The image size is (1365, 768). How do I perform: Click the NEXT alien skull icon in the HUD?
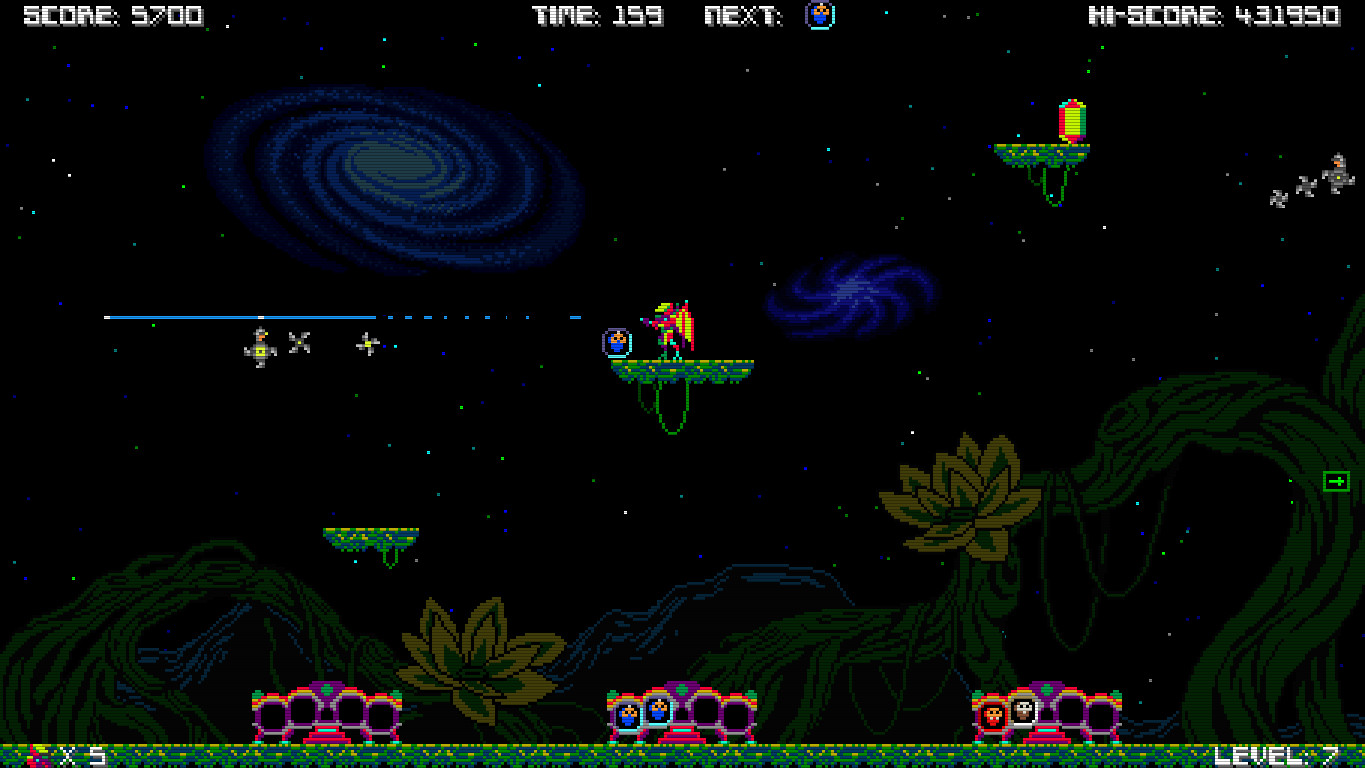818,16
